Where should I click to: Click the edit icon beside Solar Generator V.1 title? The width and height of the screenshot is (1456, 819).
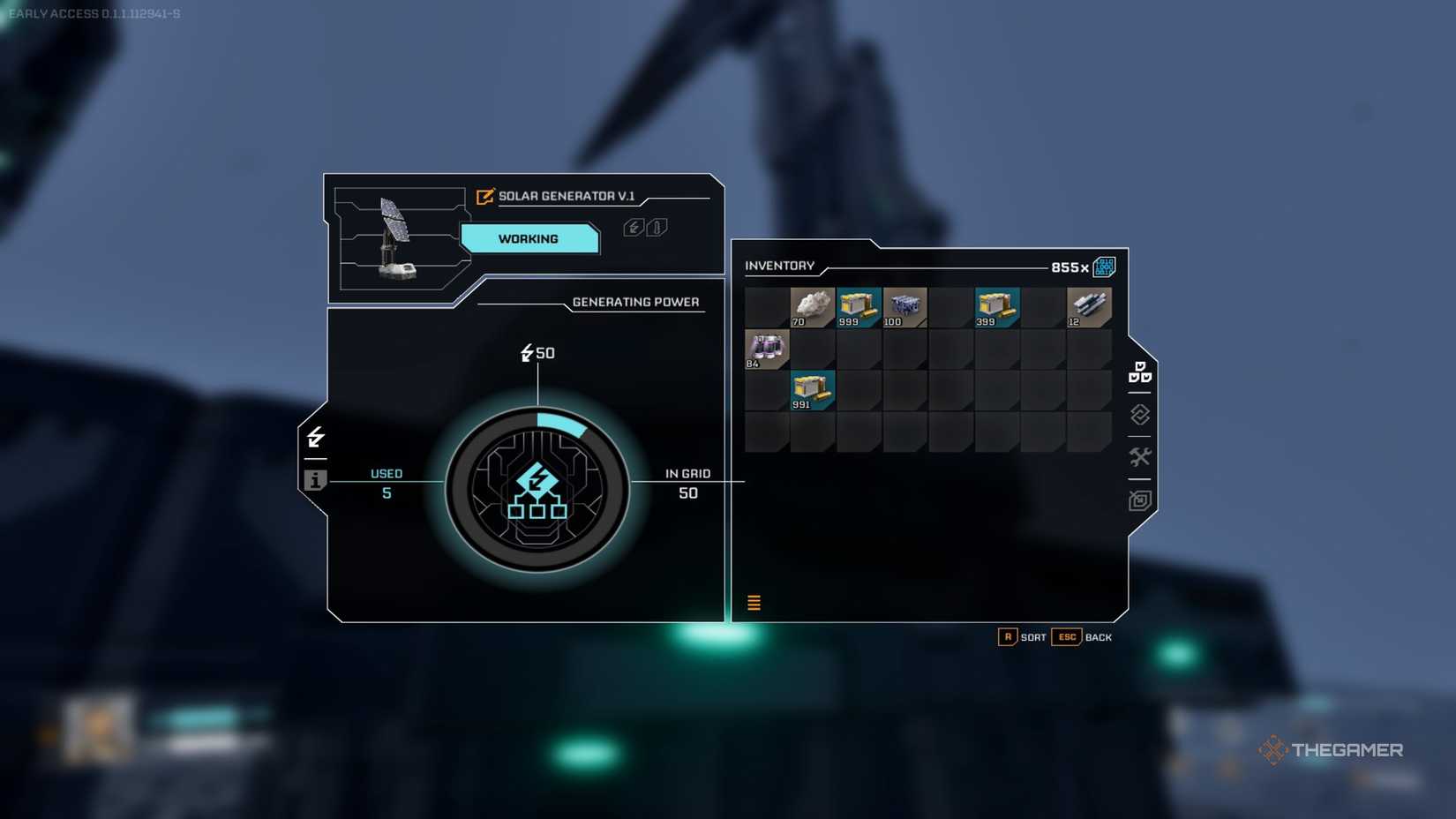(484, 198)
